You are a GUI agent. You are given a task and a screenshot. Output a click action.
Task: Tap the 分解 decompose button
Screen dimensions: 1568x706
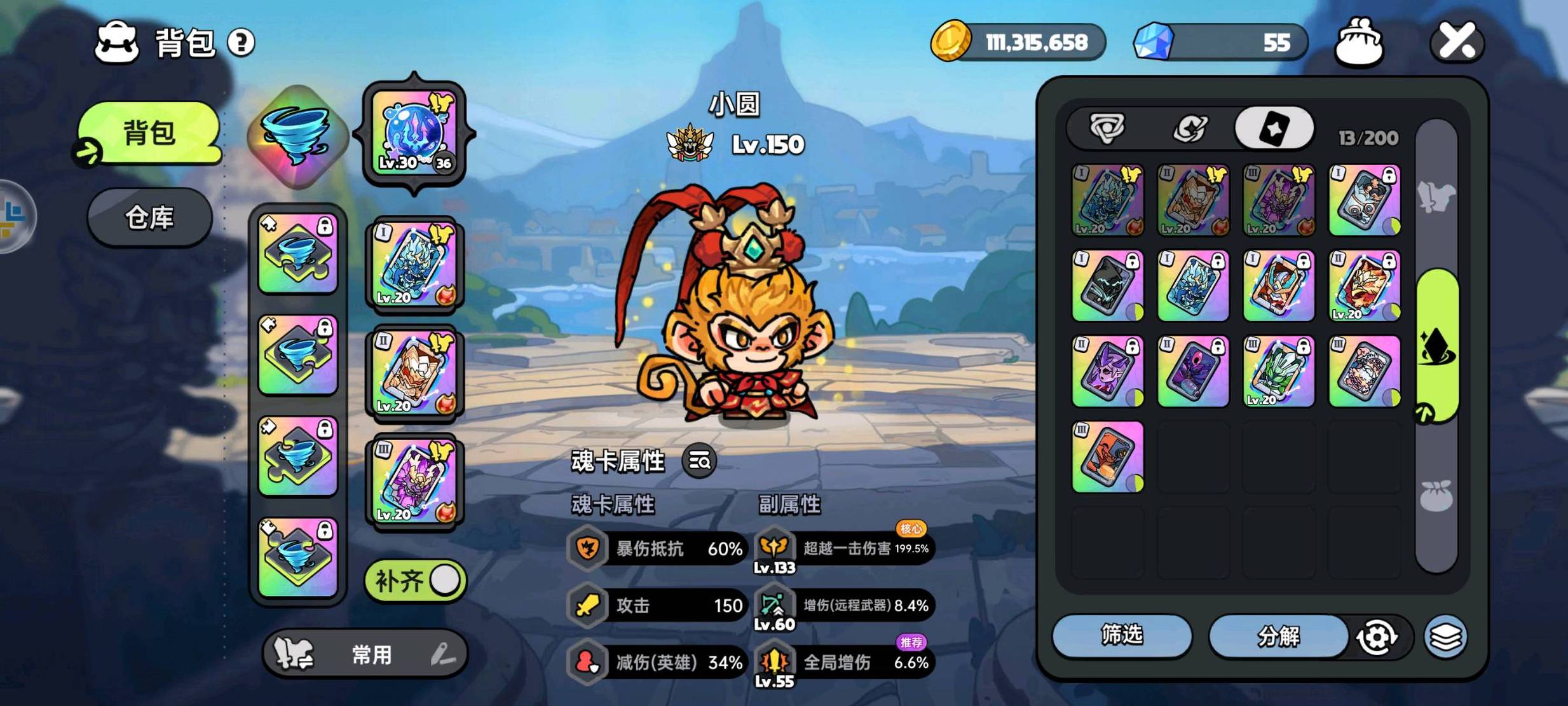click(x=1278, y=636)
